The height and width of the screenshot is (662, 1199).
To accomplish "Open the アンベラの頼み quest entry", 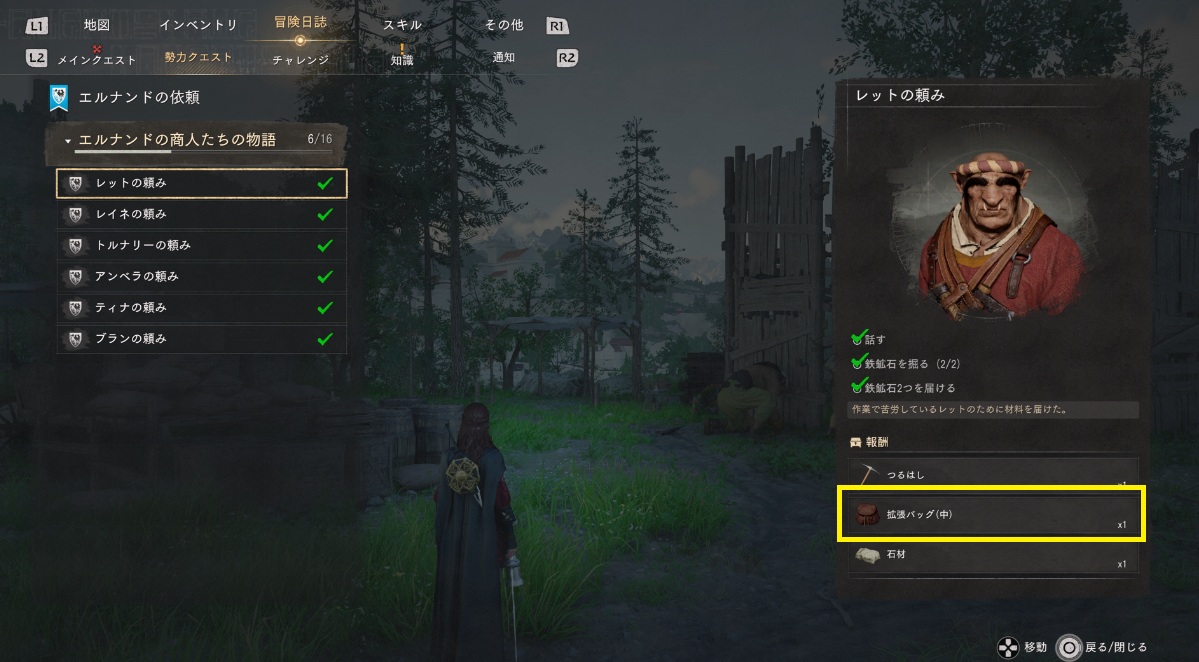I will click(x=201, y=276).
